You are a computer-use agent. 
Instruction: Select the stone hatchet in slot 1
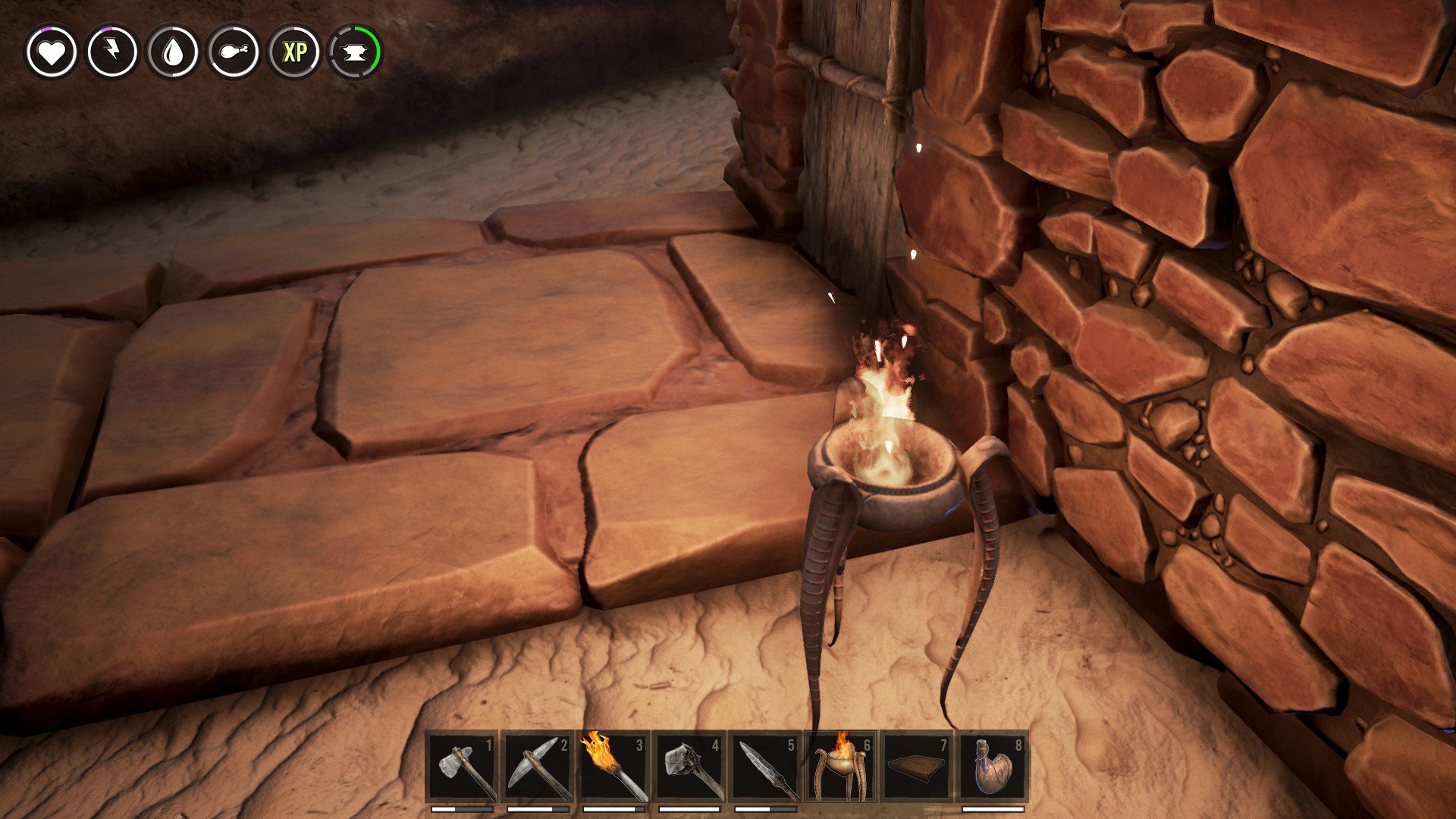point(463,767)
